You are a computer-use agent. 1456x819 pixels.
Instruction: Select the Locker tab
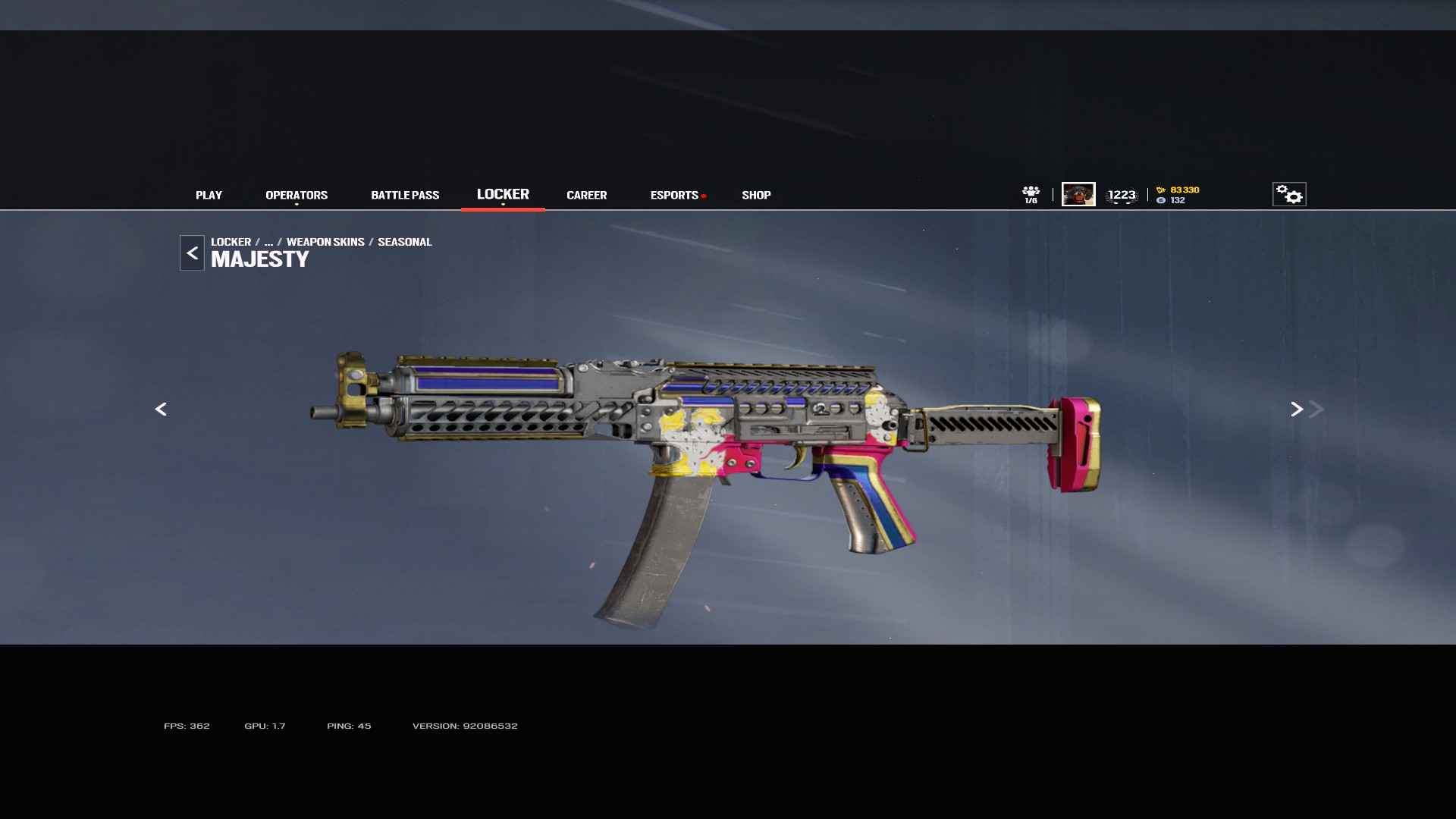pyautogui.click(x=503, y=194)
